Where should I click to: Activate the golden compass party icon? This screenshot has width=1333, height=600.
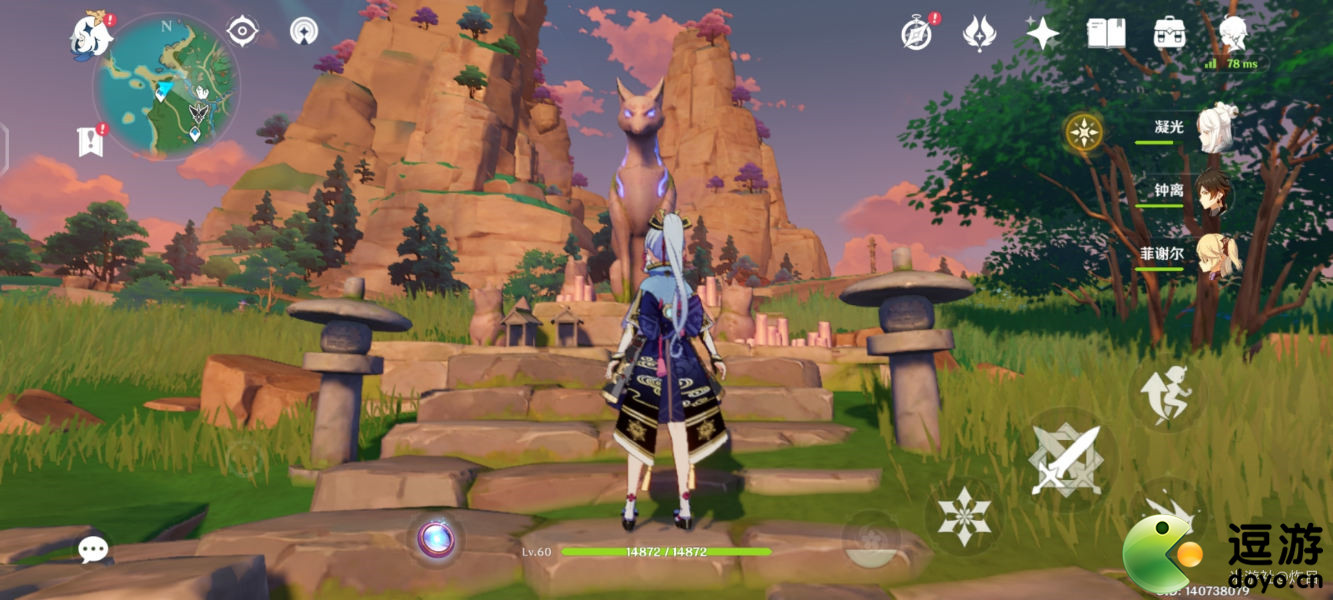(1084, 131)
